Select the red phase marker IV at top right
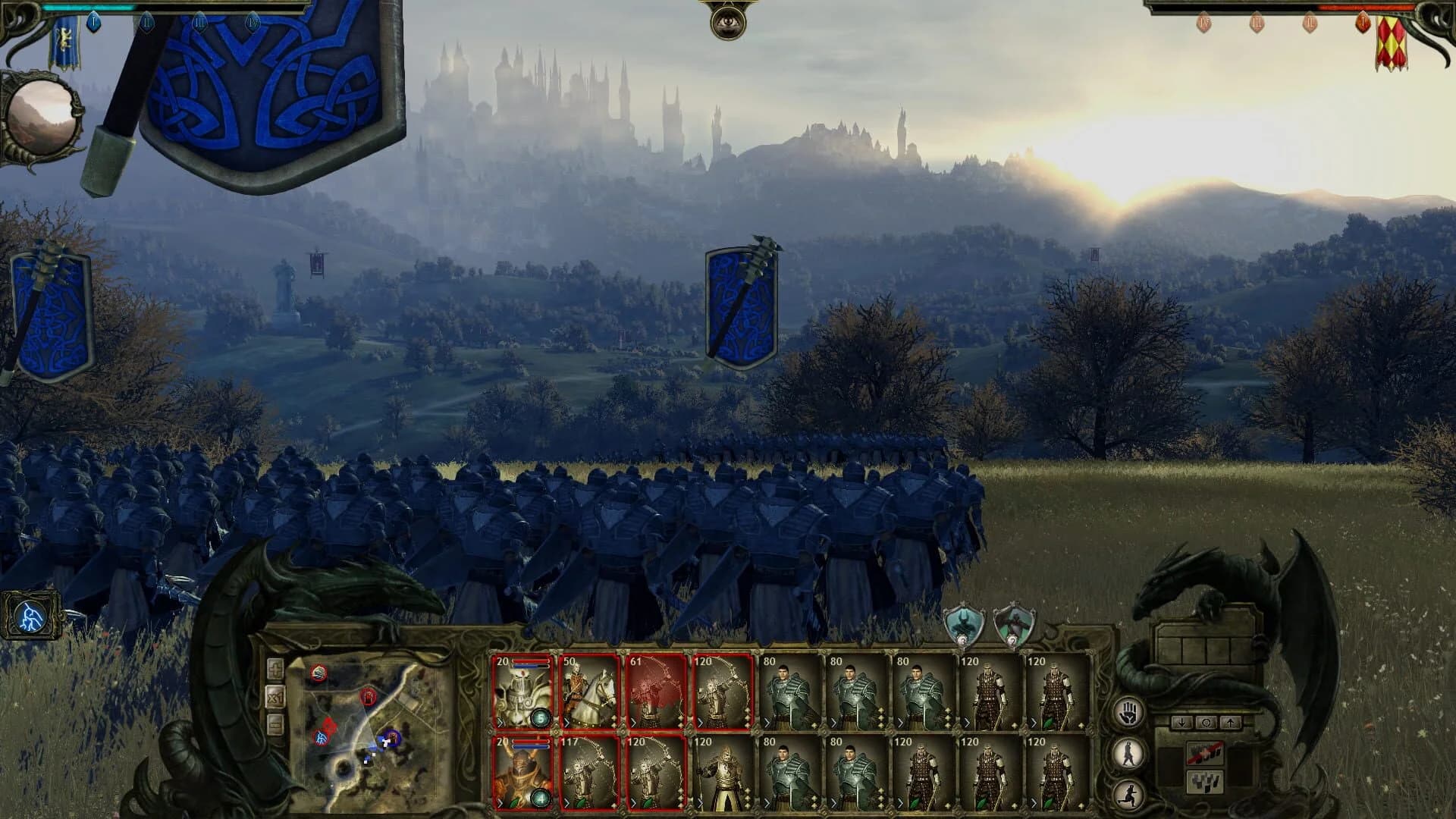 (x=1205, y=24)
